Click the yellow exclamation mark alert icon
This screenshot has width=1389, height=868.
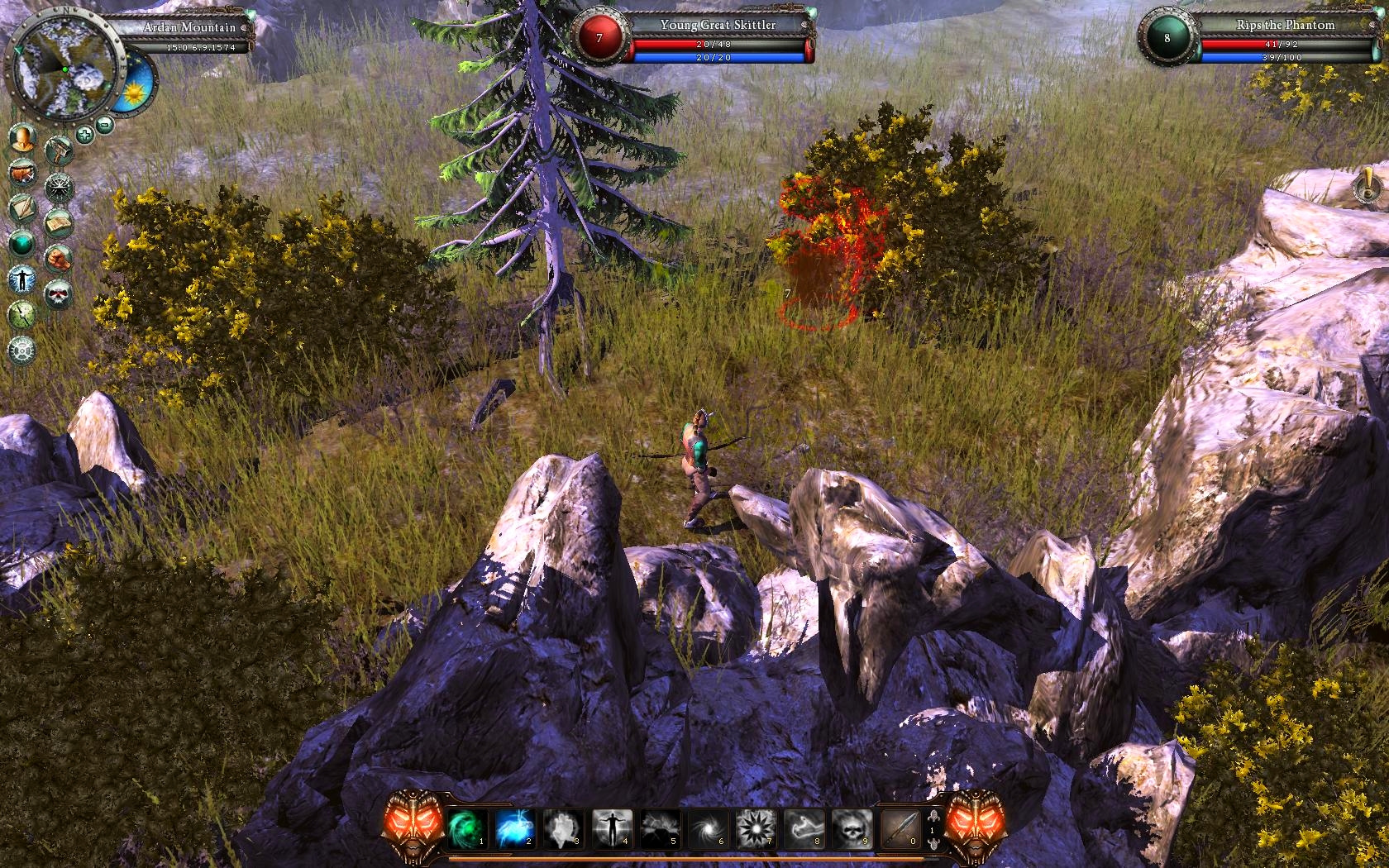[1368, 185]
